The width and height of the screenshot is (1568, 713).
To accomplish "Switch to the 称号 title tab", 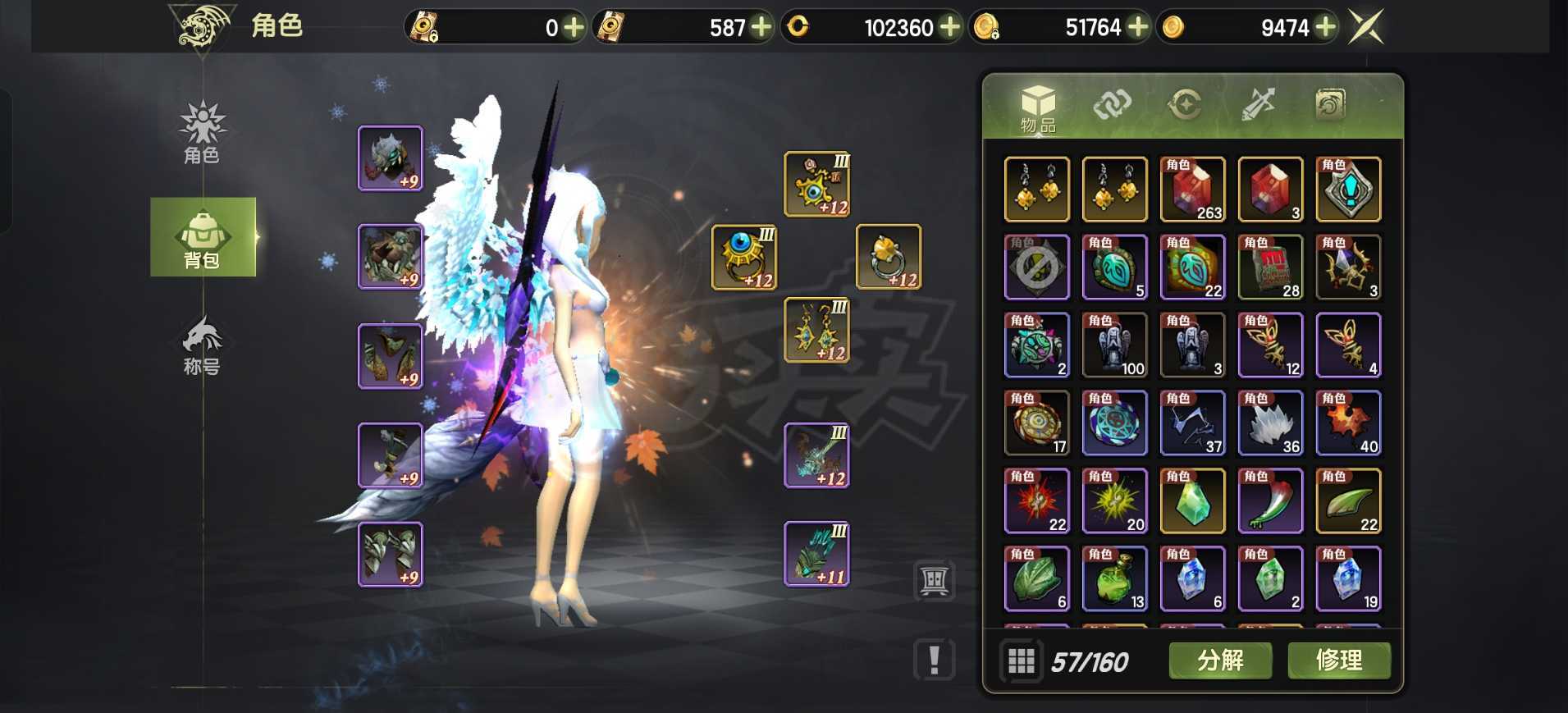I will tap(202, 345).
